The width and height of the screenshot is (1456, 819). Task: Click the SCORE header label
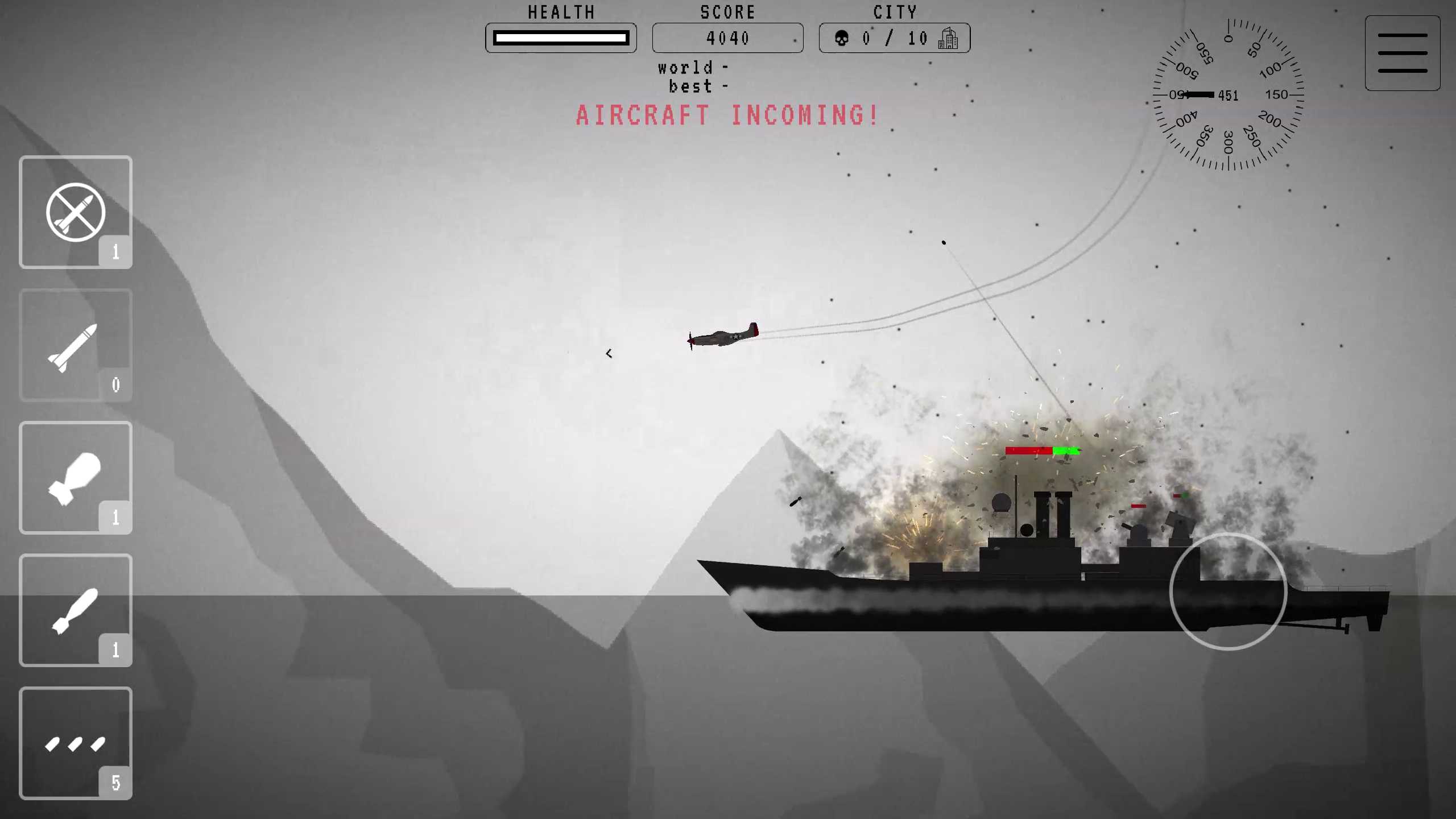728,12
